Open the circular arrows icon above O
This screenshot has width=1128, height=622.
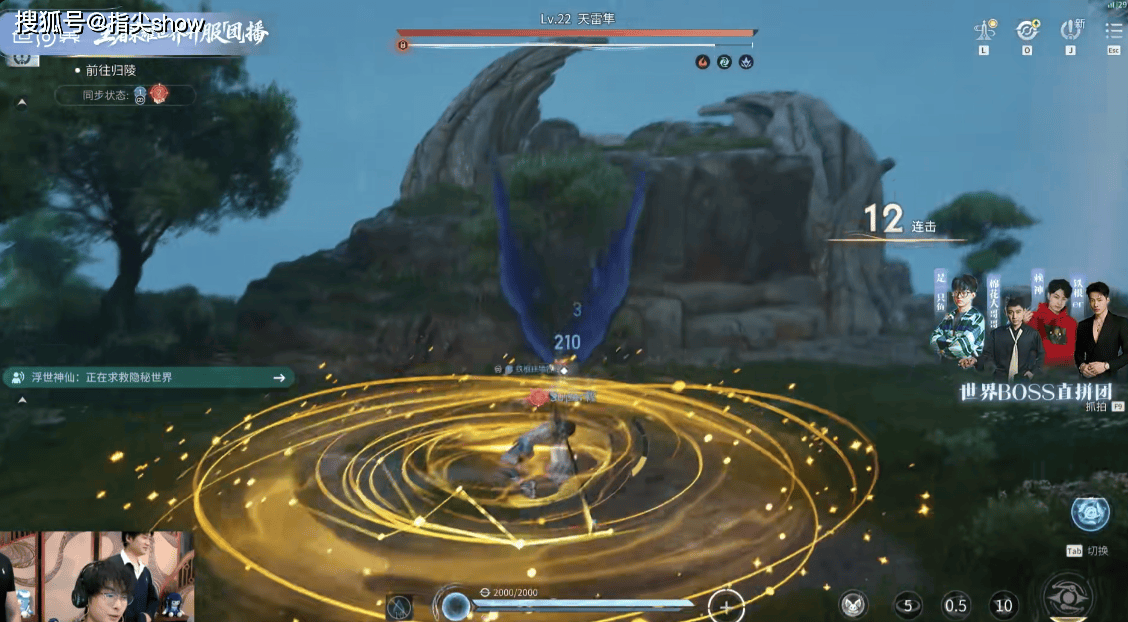[1027, 30]
